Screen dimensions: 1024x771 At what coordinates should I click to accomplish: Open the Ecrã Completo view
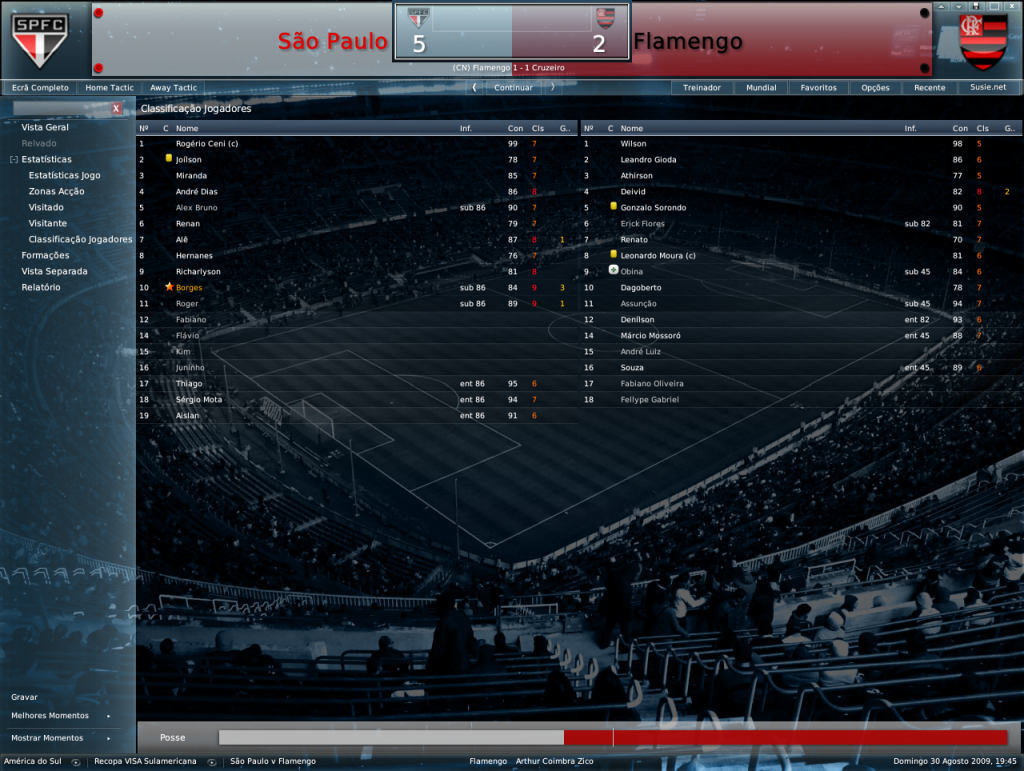point(40,88)
